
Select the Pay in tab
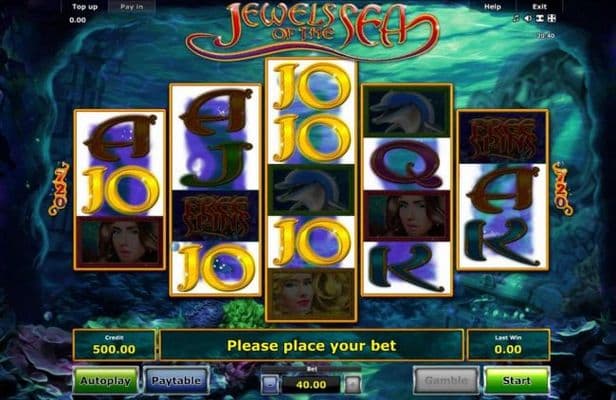pyautogui.click(x=131, y=6)
